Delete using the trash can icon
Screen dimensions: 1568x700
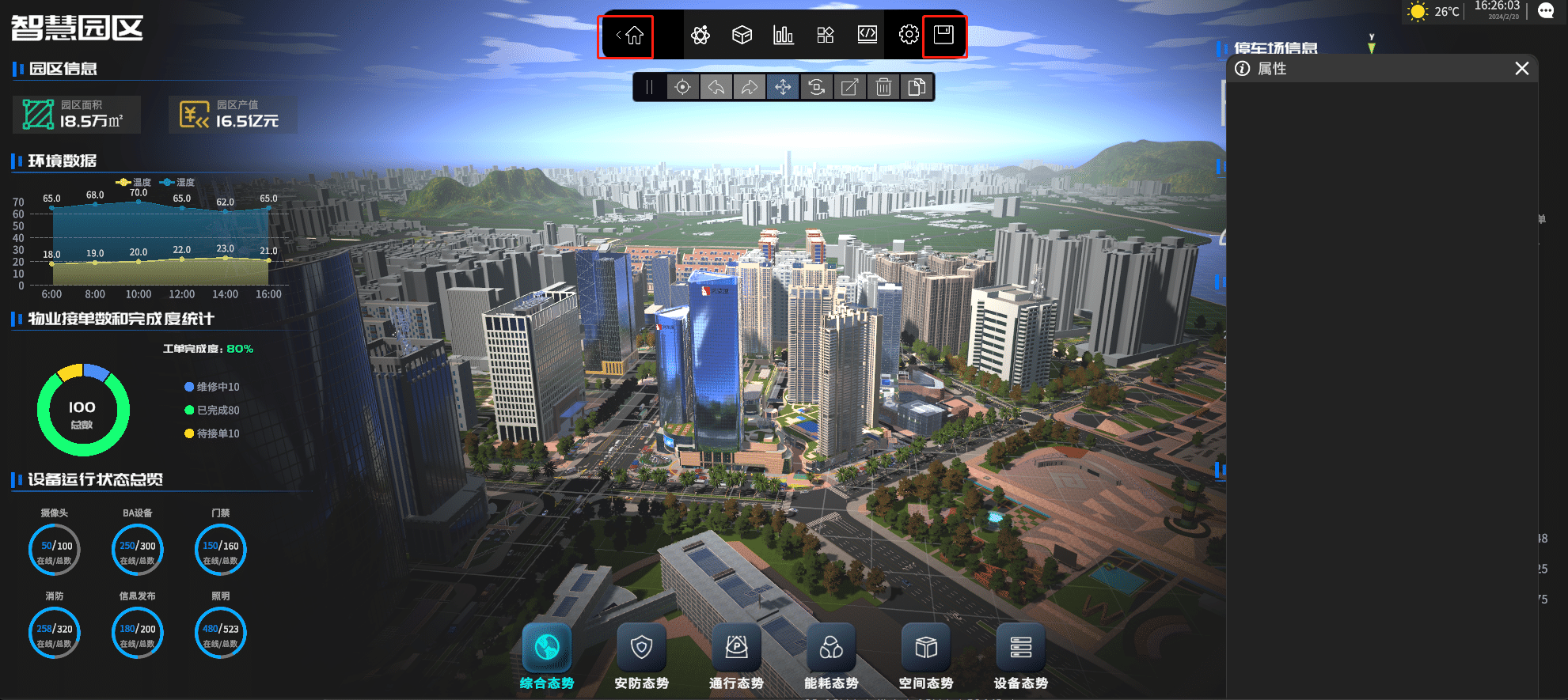[884, 87]
